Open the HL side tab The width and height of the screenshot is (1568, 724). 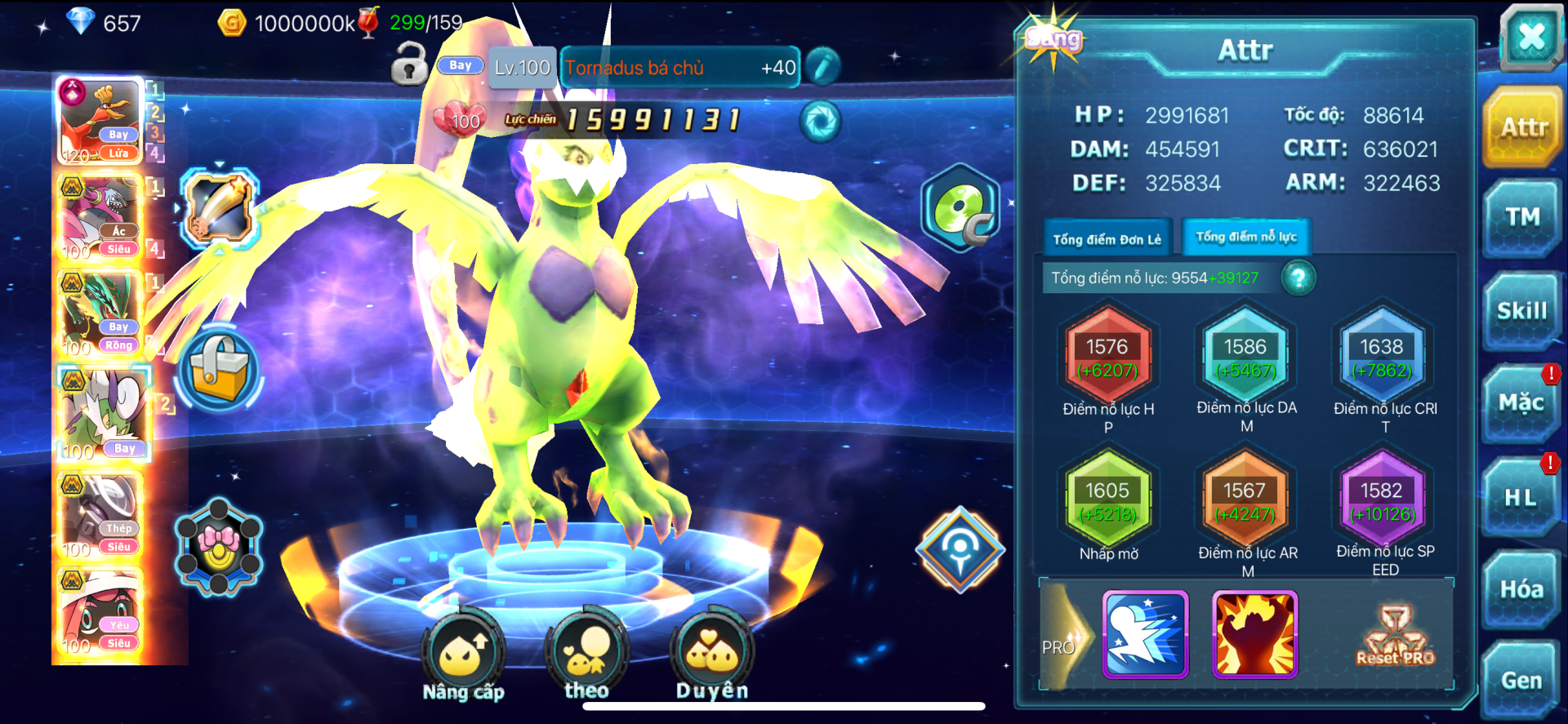pyautogui.click(x=1522, y=497)
